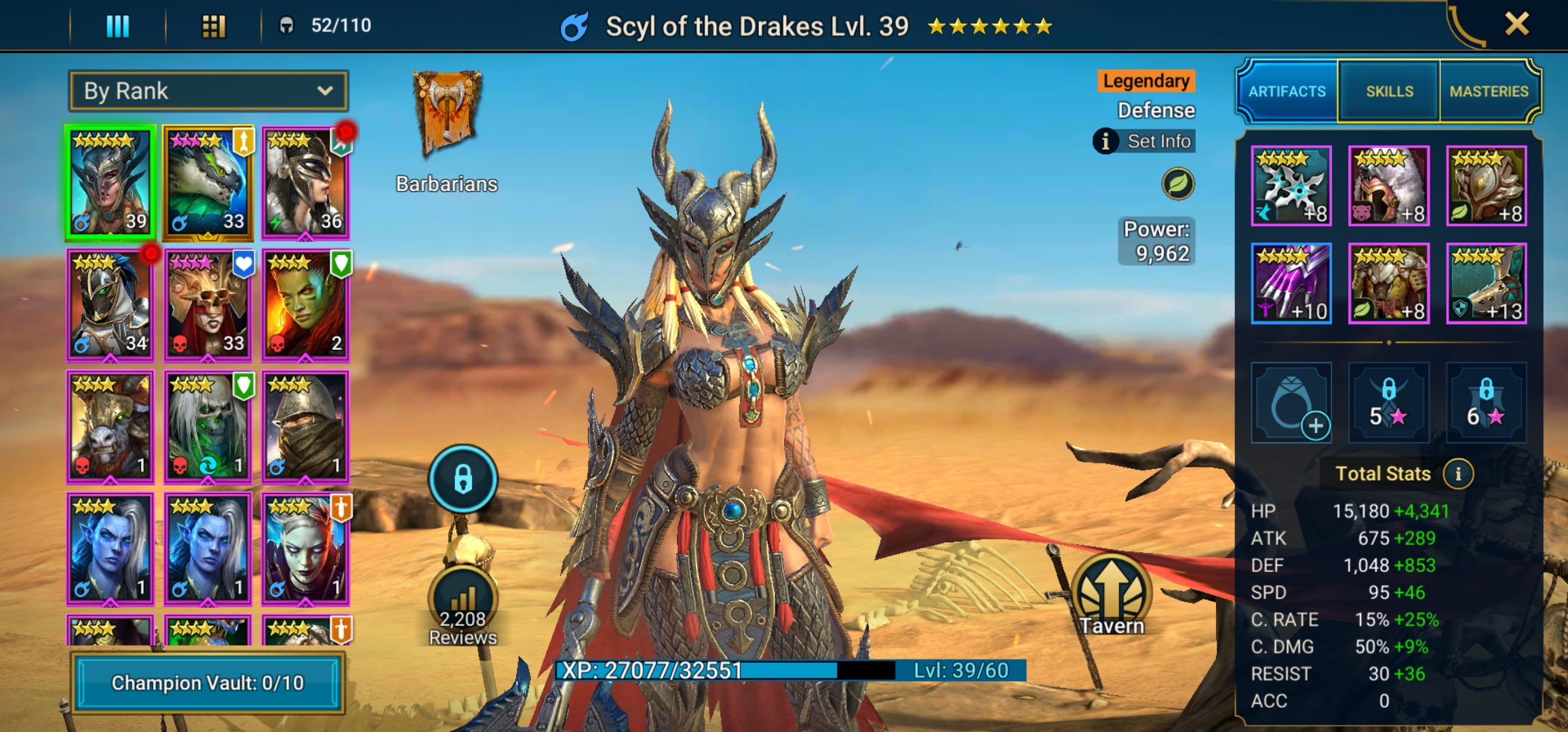Open the By Rank sort dropdown

pyautogui.click(x=208, y=91)
